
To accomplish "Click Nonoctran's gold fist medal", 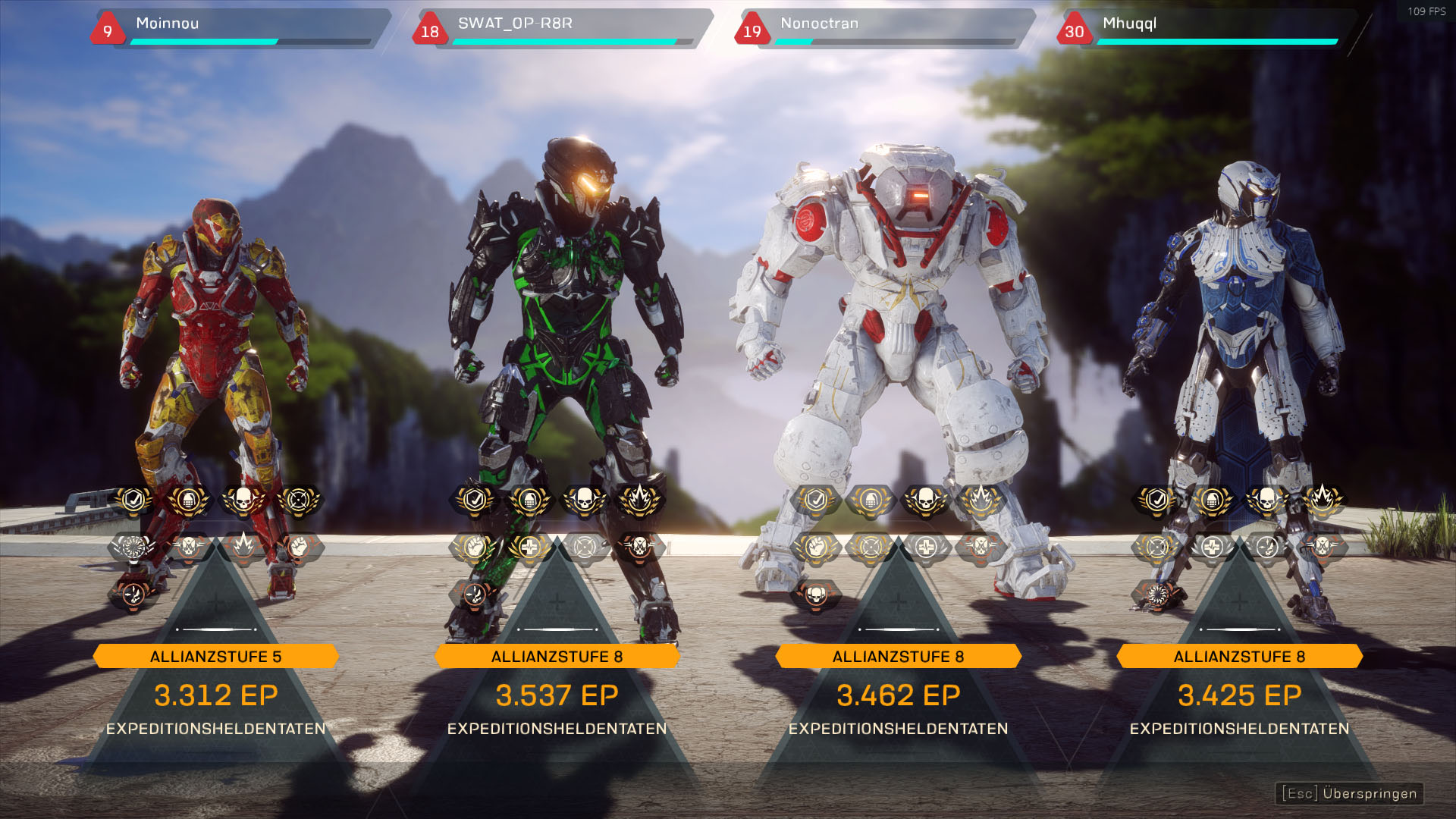I will [x=816, y=546].
